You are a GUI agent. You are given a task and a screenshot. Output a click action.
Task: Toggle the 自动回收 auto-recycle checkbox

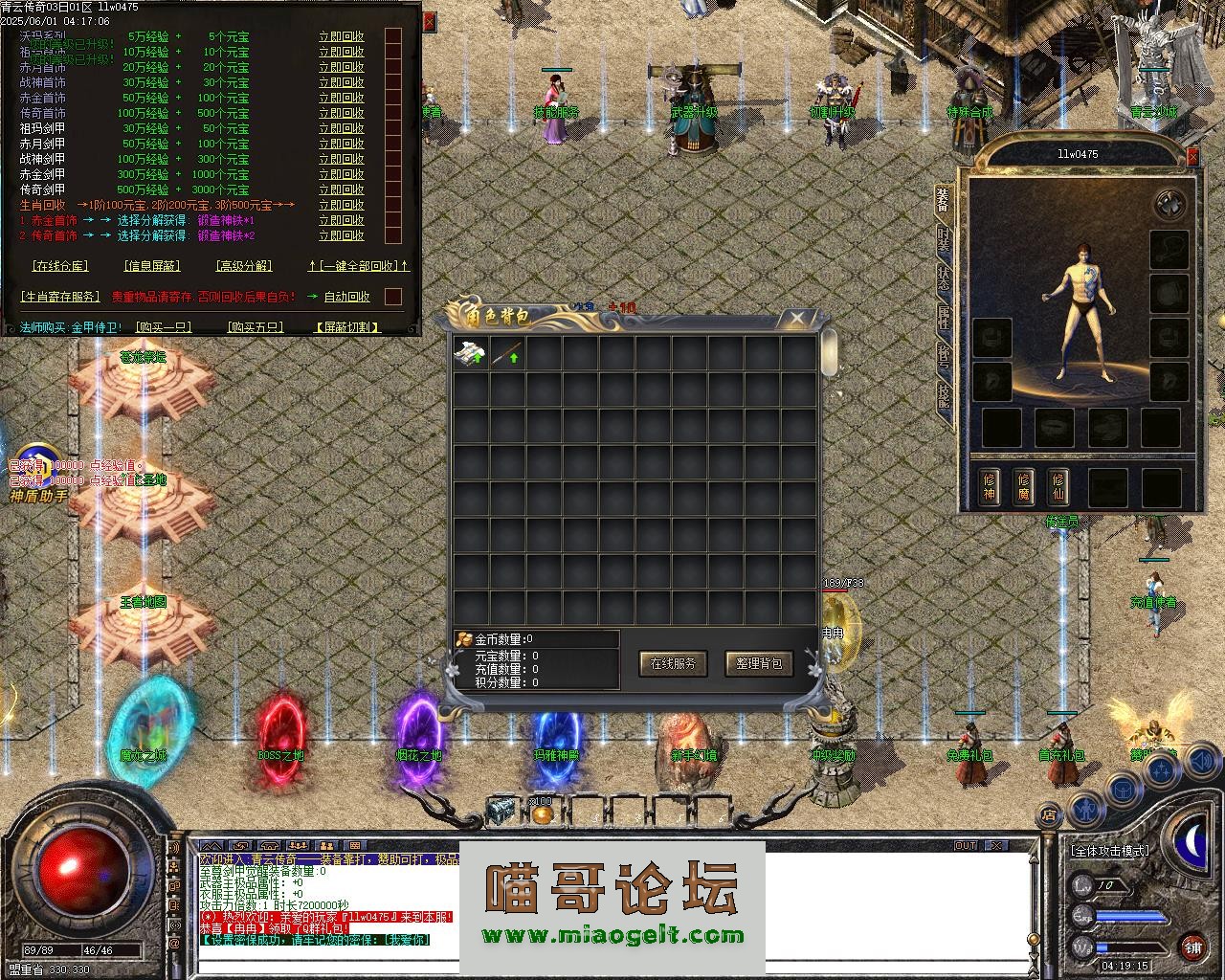(x=392, y=297)
